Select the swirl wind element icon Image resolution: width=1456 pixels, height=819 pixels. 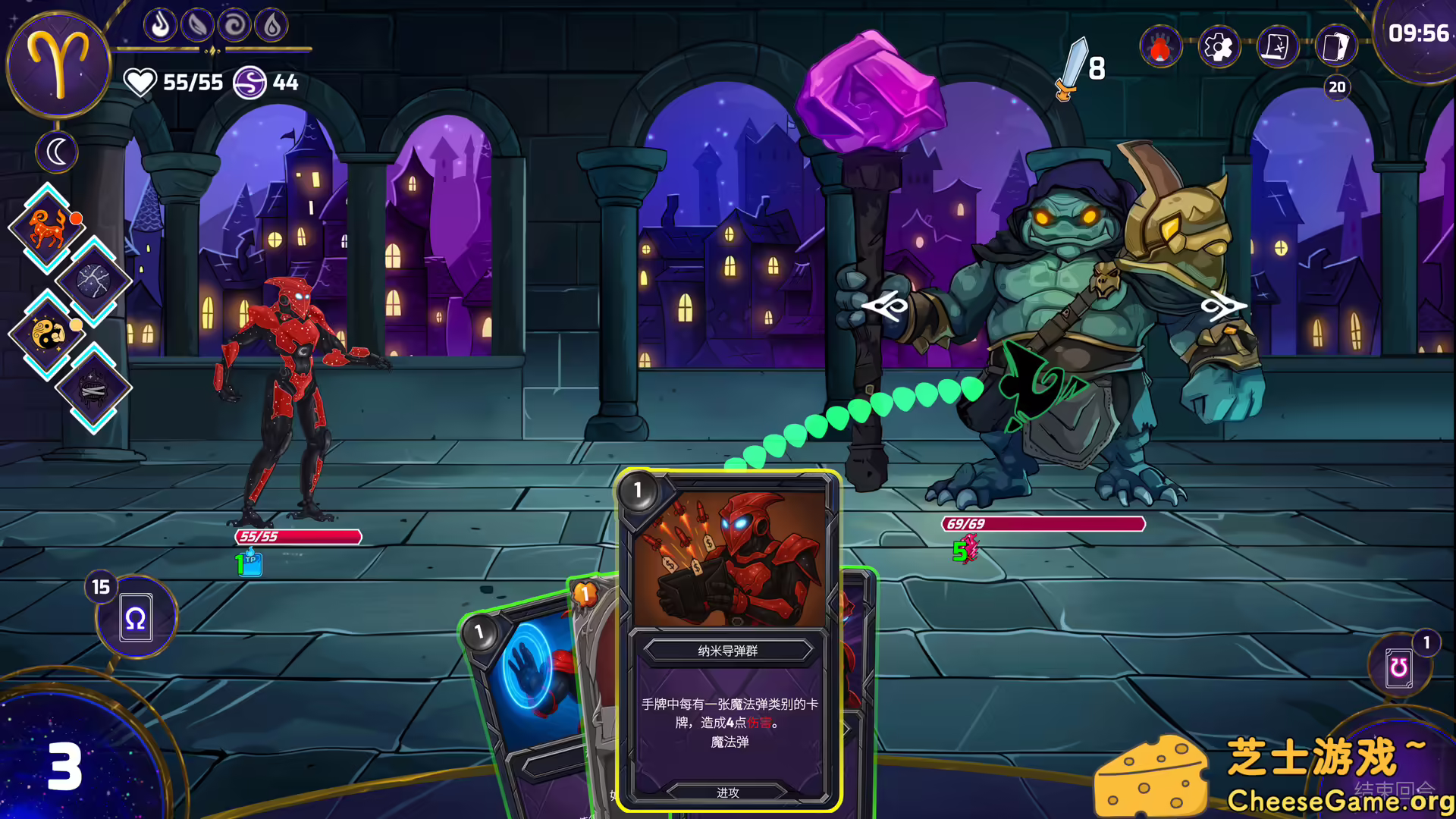coord(234,26)
